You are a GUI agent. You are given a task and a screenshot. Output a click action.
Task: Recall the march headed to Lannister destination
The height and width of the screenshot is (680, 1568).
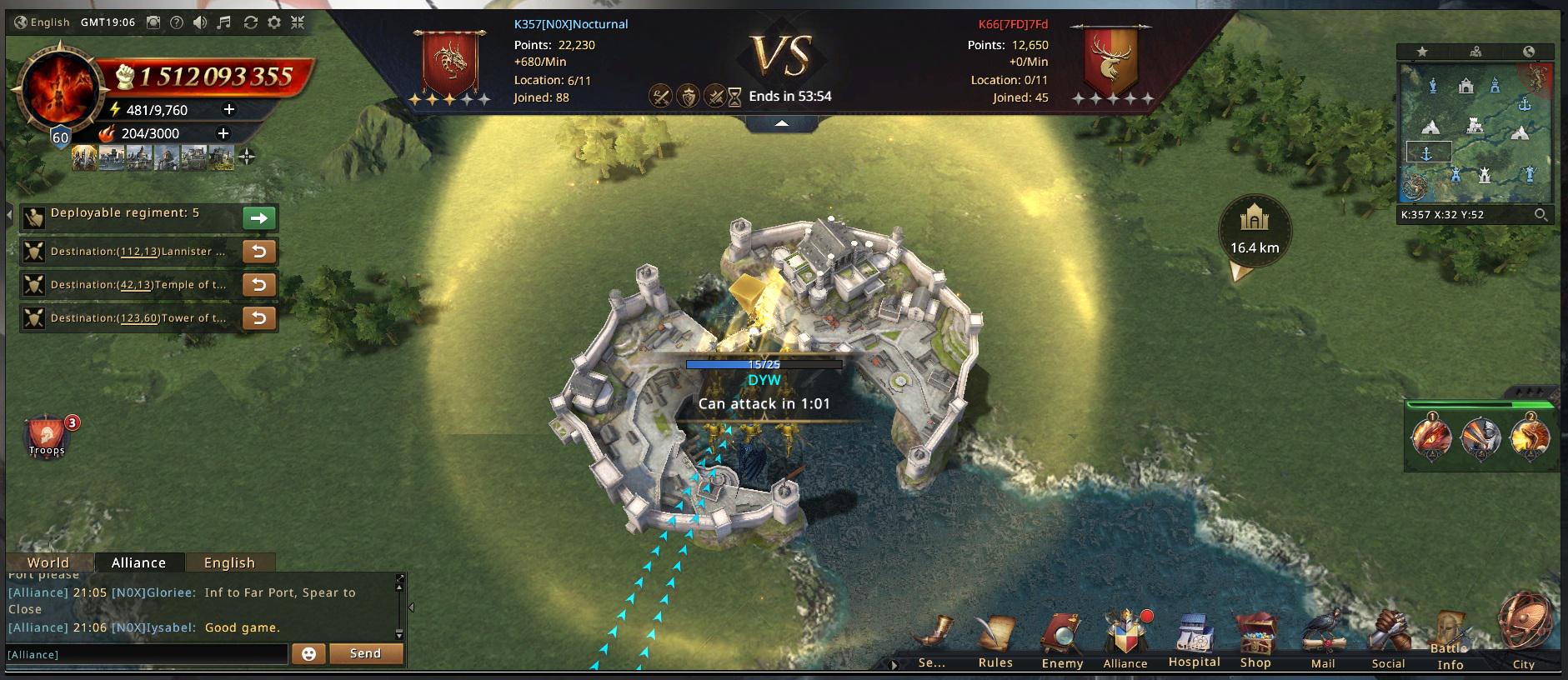click(259, 252)
